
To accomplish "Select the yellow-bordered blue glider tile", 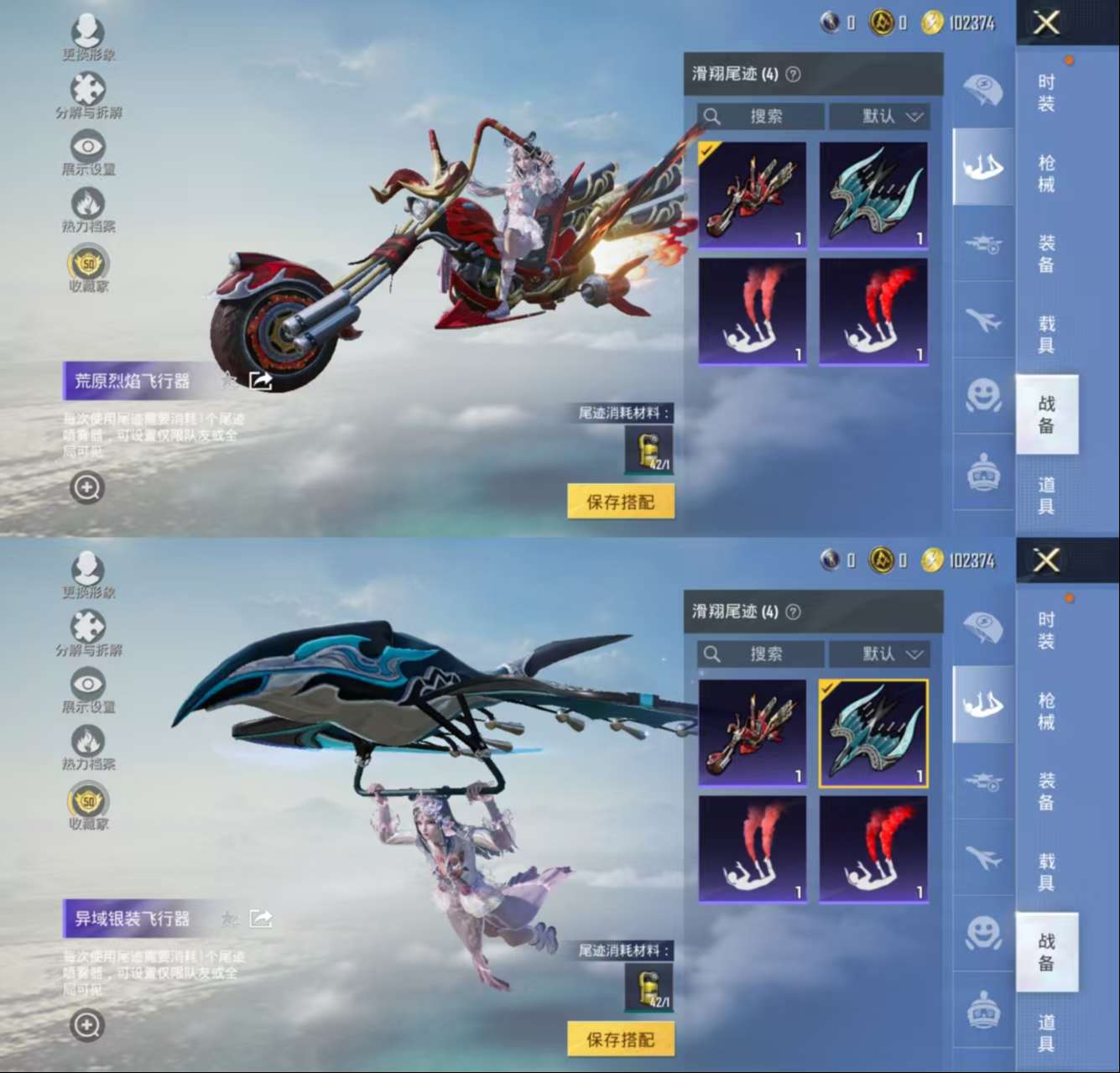I will point(873,733).
